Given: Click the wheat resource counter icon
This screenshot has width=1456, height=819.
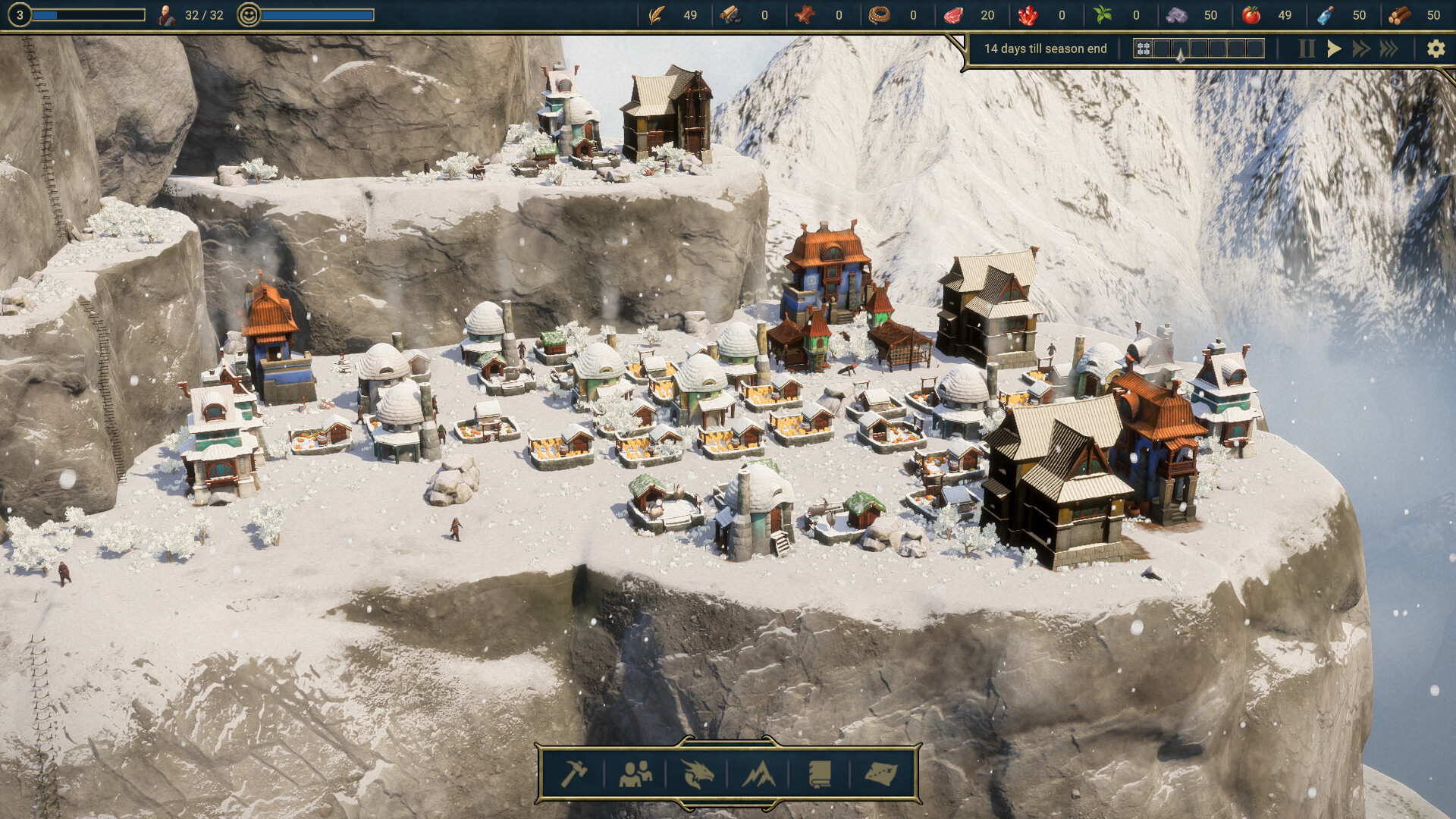Looking at the screenshot, I should click(655, 14).
